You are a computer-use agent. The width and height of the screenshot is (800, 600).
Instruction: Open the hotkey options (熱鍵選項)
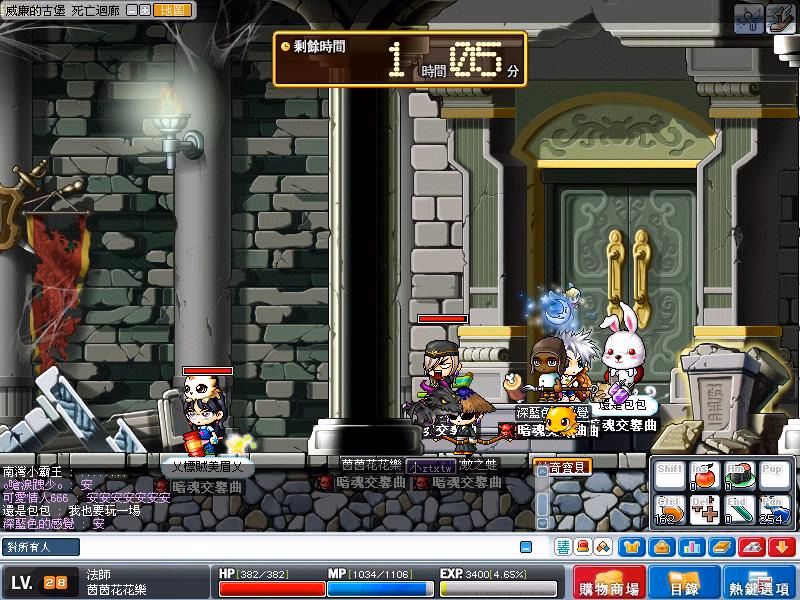point(760,583)
